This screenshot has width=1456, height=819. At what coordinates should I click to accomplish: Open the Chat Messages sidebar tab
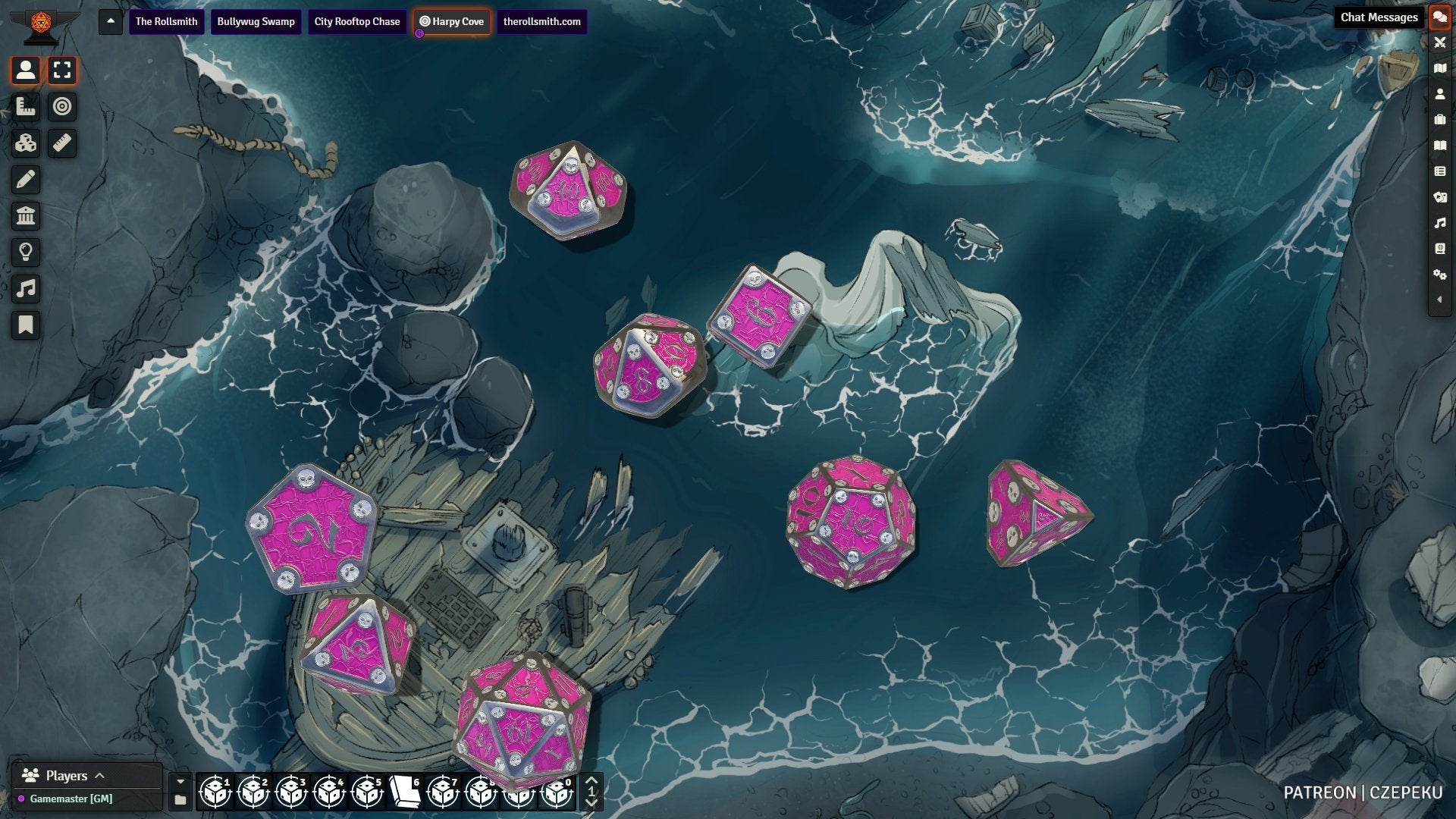click(1439, 17)
